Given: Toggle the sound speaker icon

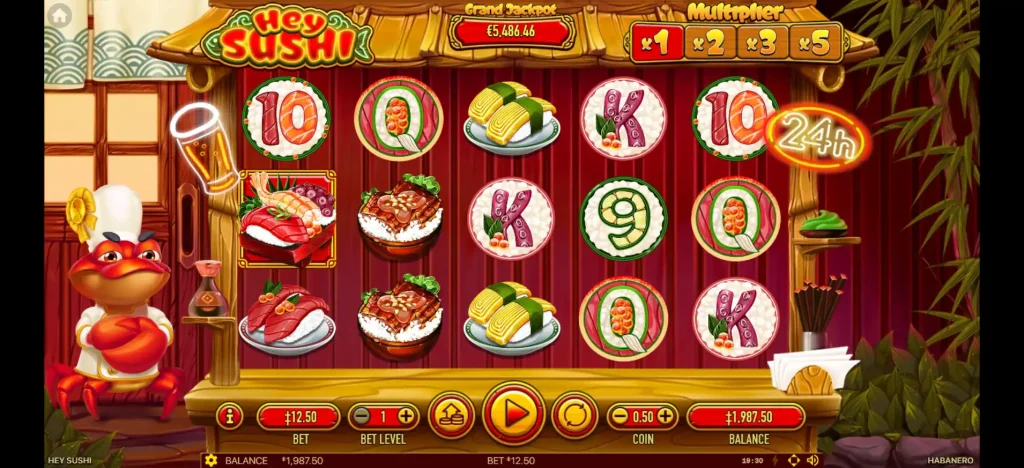Looking at the screenshot, I should point(812,460).
